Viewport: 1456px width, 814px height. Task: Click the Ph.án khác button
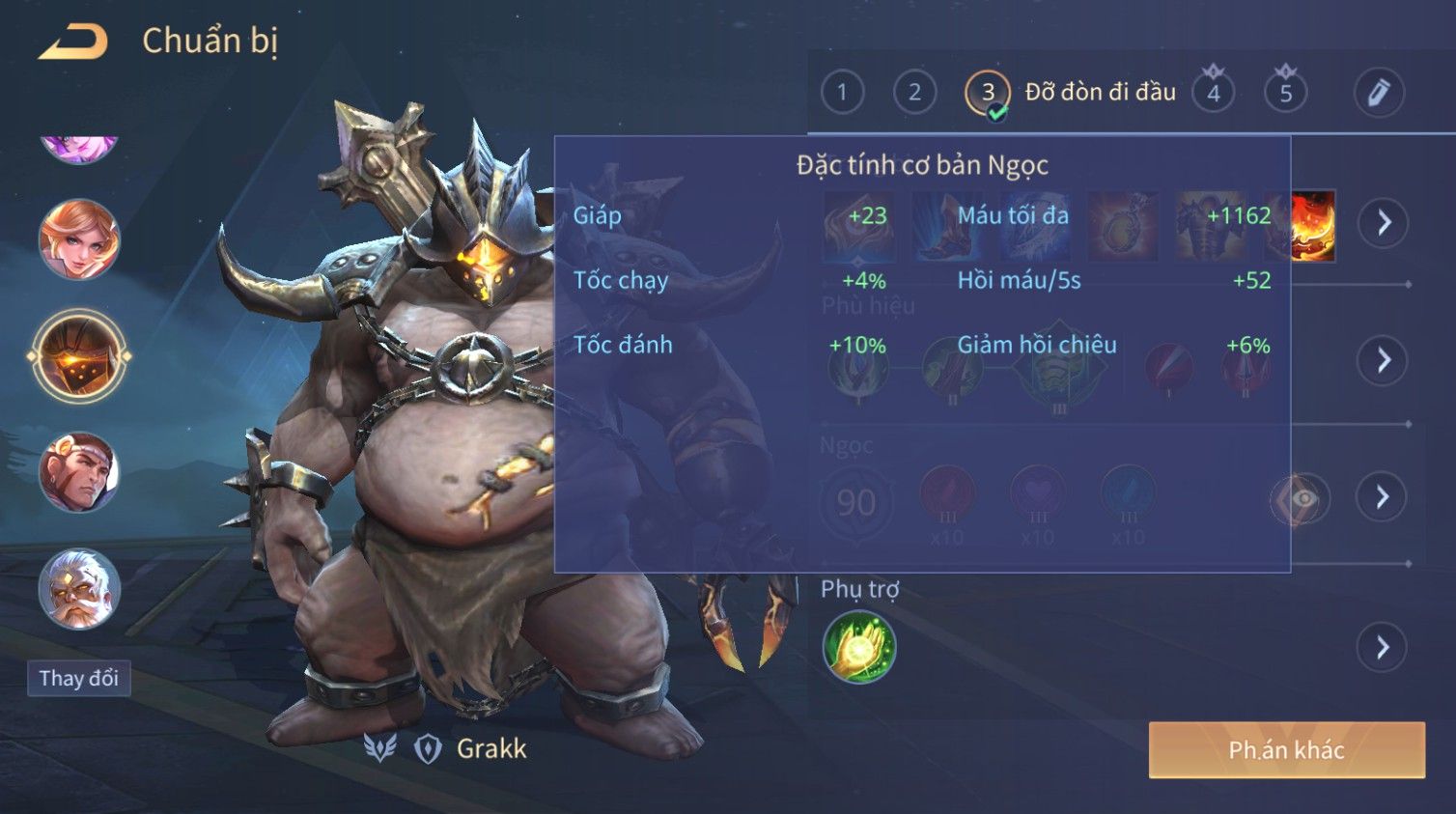[x=1286, y=750]
